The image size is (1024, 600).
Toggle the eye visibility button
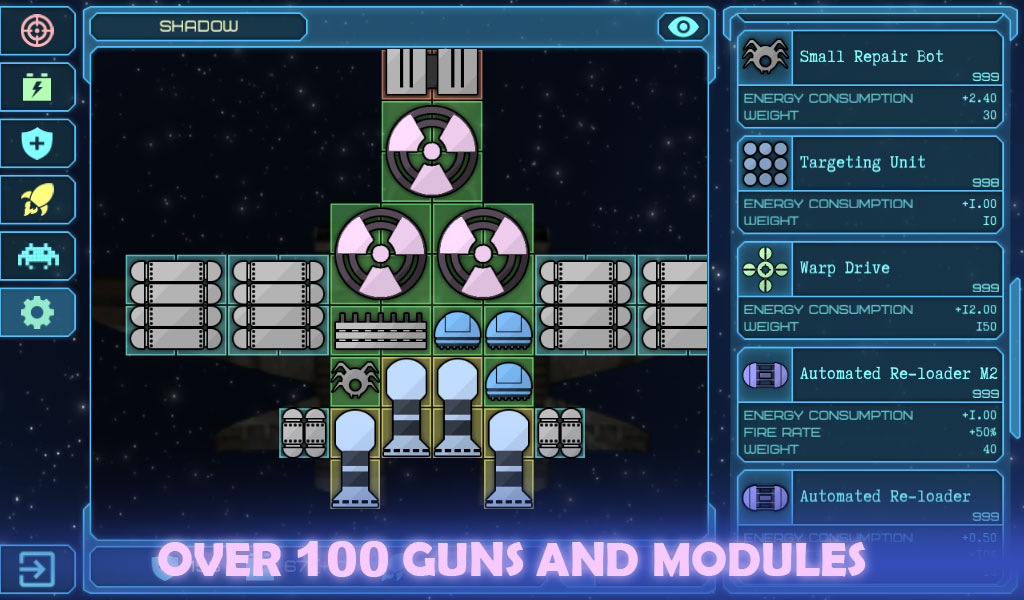pos(683,27)
